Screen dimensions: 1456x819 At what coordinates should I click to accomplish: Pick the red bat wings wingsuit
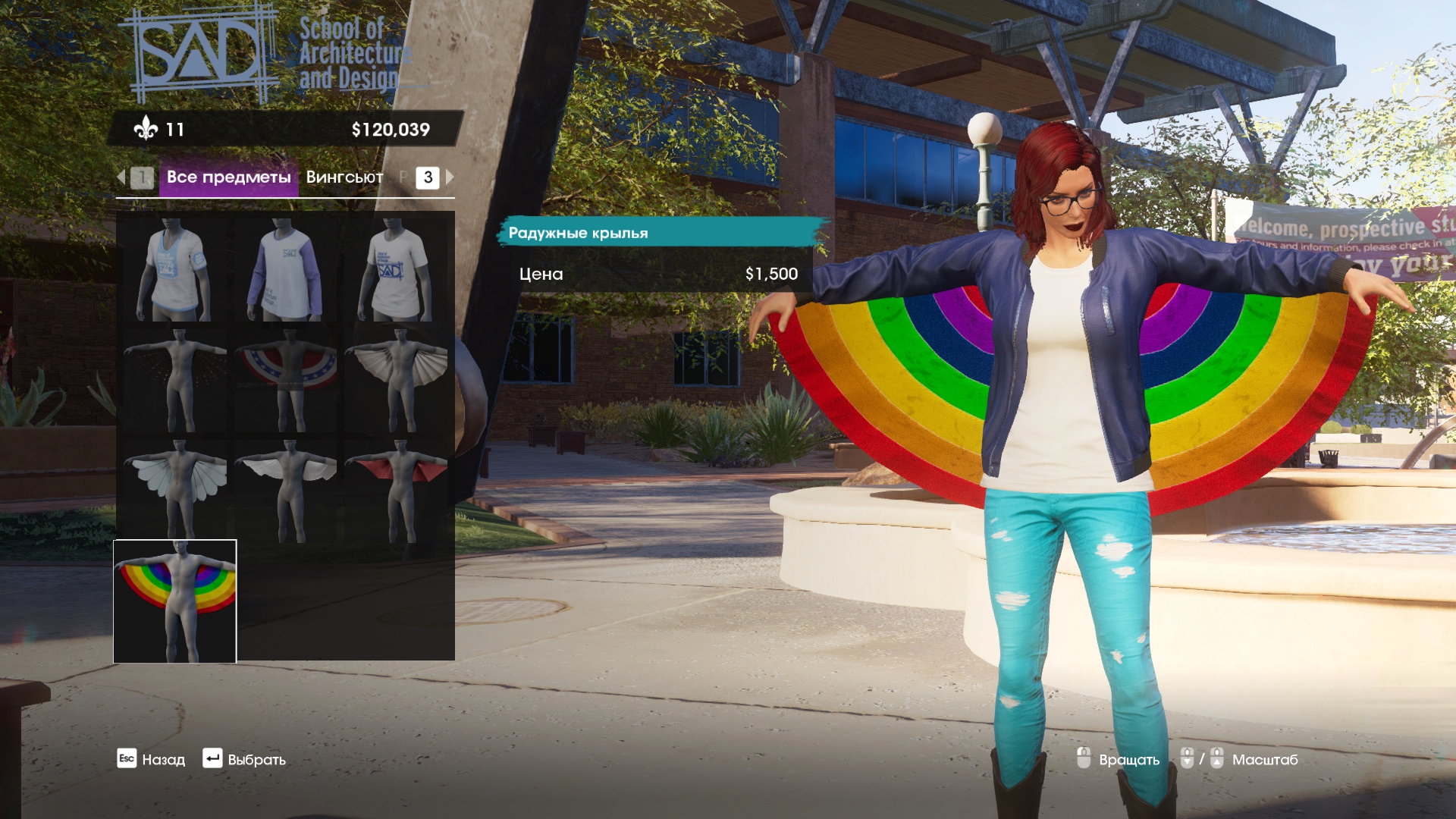pyautogui.click(x=397, y=490)
